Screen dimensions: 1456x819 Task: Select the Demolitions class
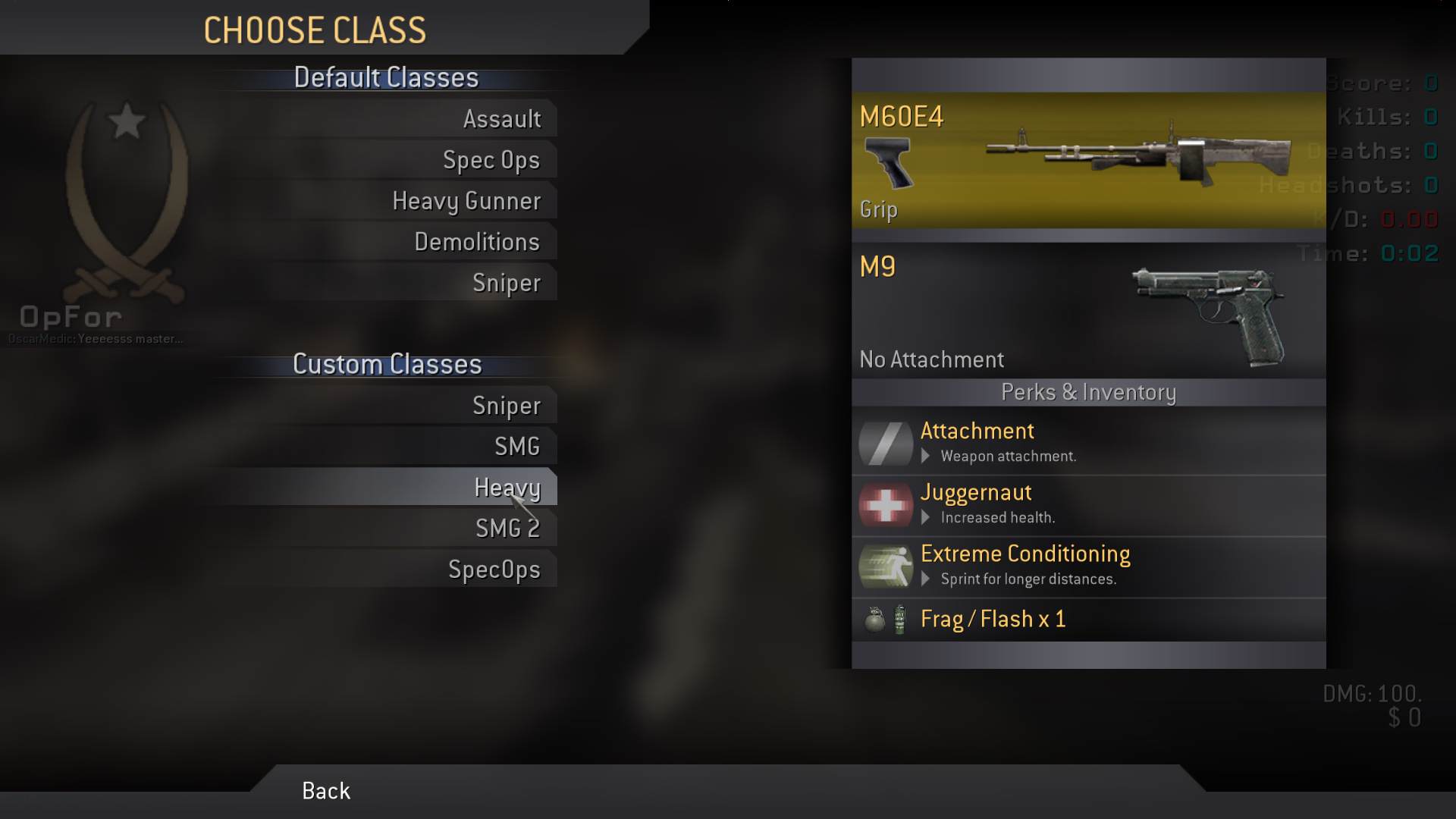(476, 242)
